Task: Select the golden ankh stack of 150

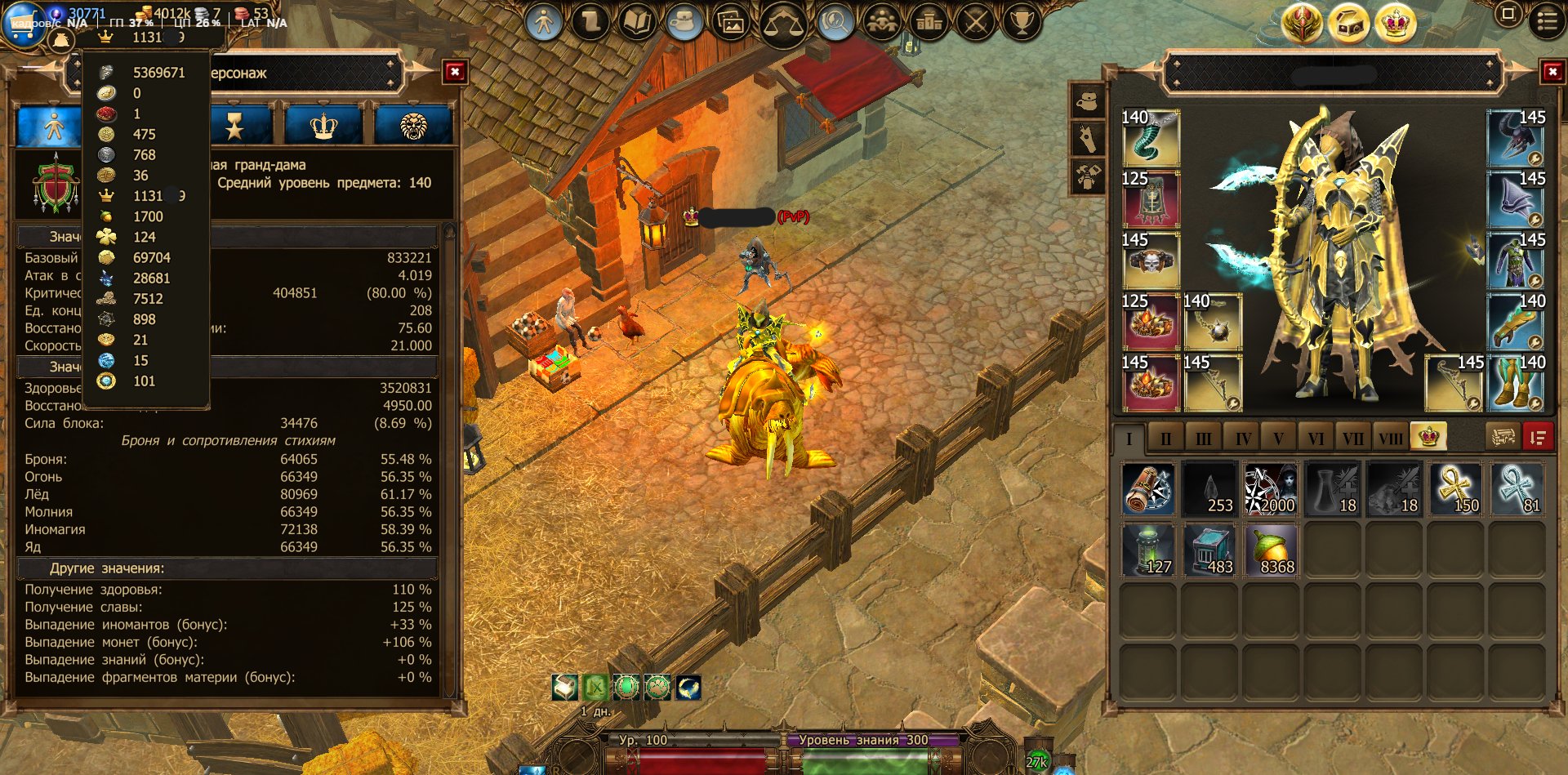Action: click(1454, 489)
